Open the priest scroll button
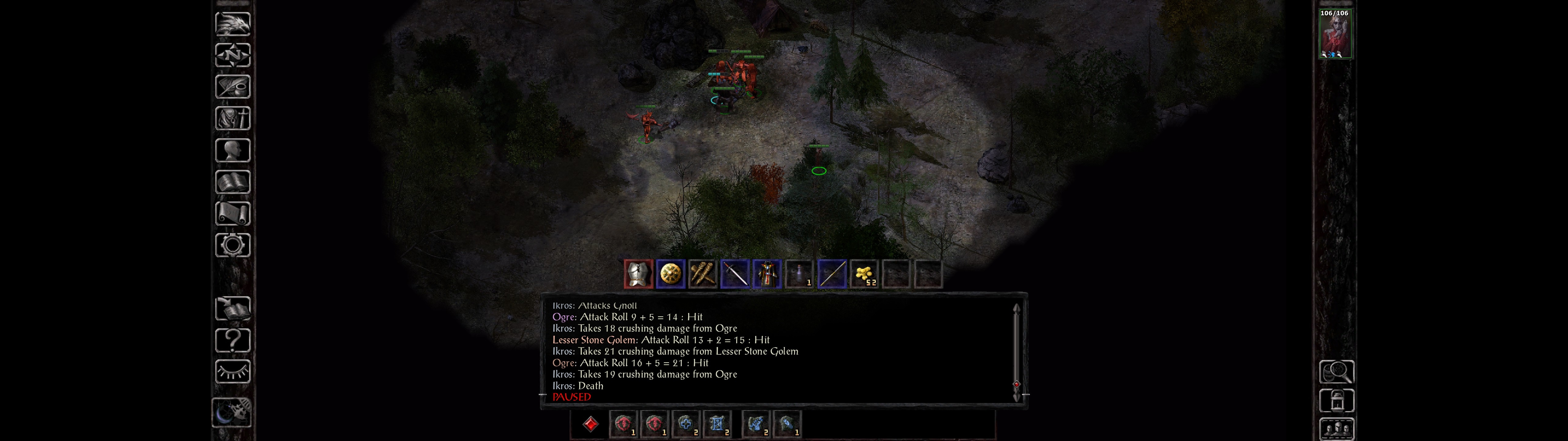 click(232, 213)
